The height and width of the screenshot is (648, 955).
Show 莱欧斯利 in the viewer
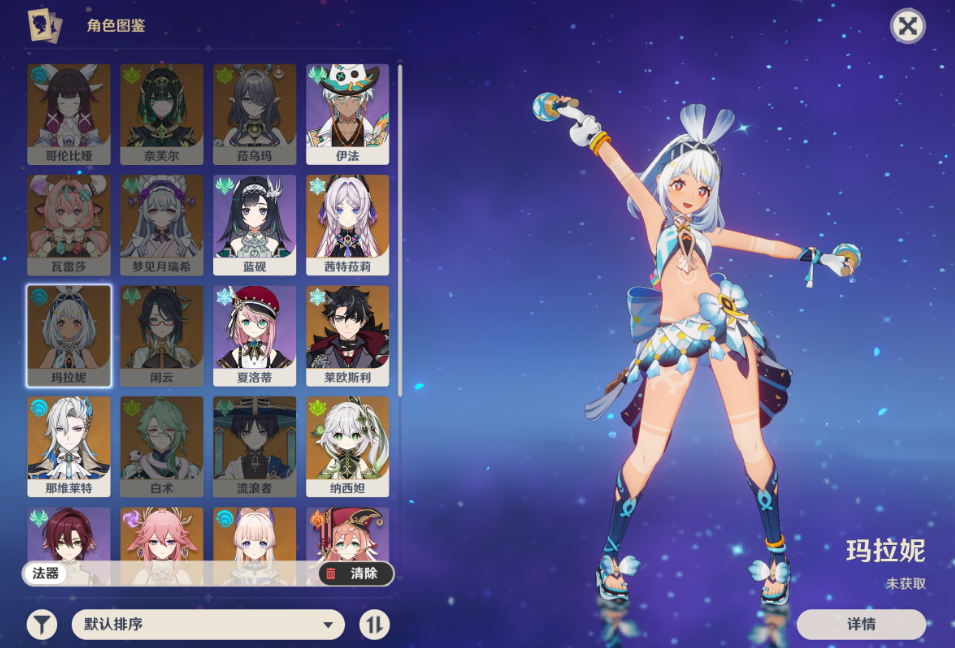coord(347,336)
